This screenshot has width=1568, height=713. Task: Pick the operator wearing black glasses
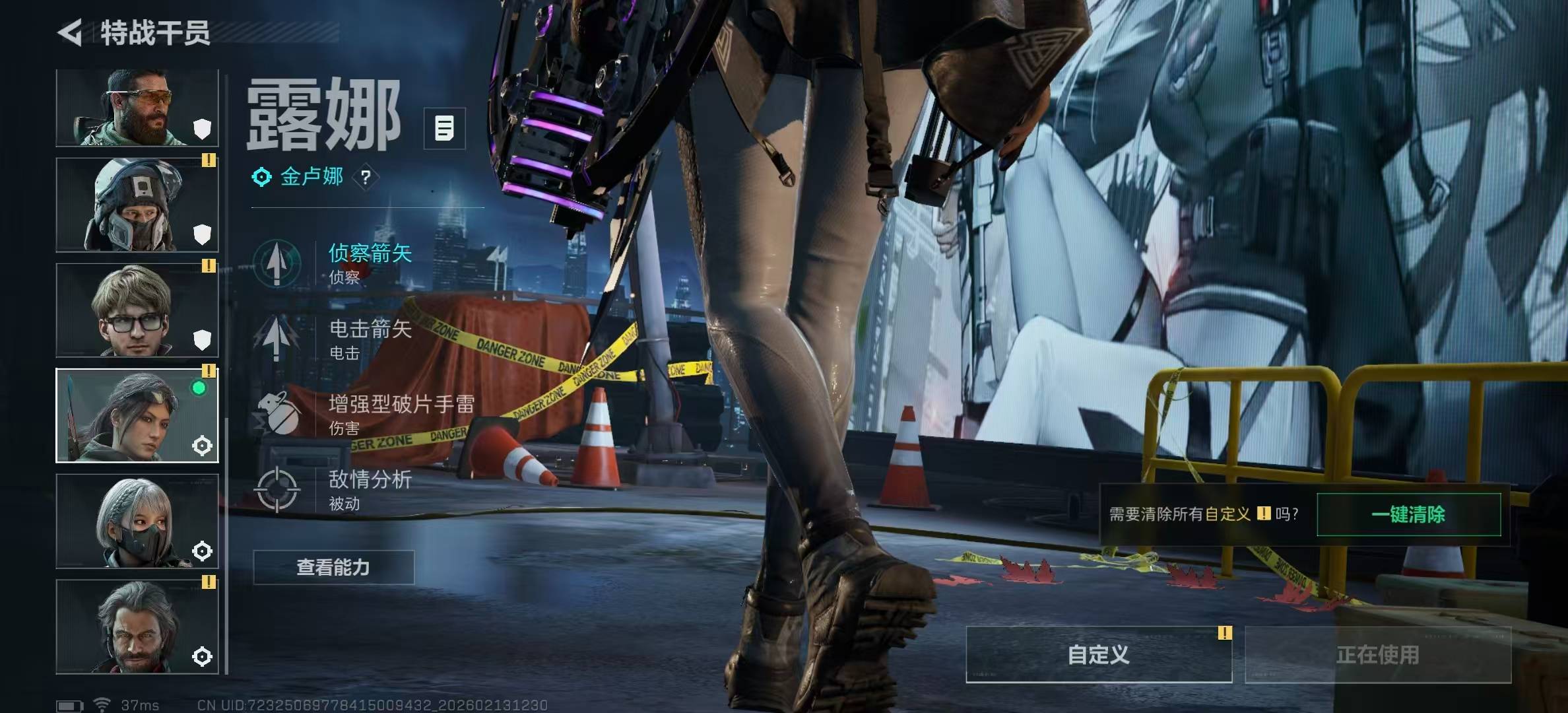pyautogui.click(x=137, y=310)
